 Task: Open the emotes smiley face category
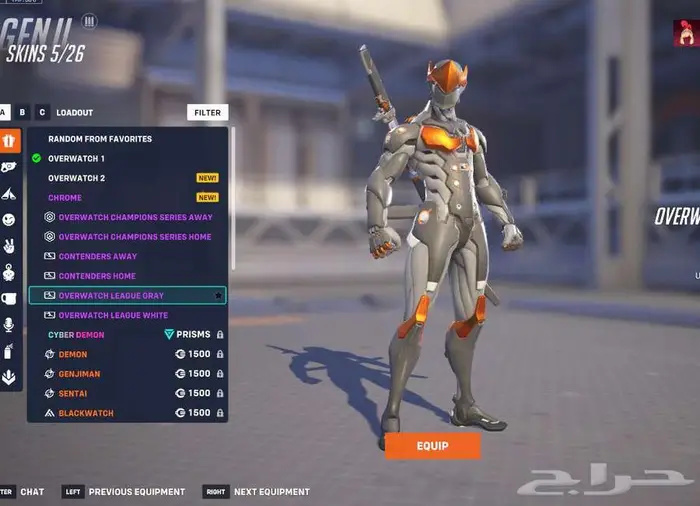coord(9,219)
